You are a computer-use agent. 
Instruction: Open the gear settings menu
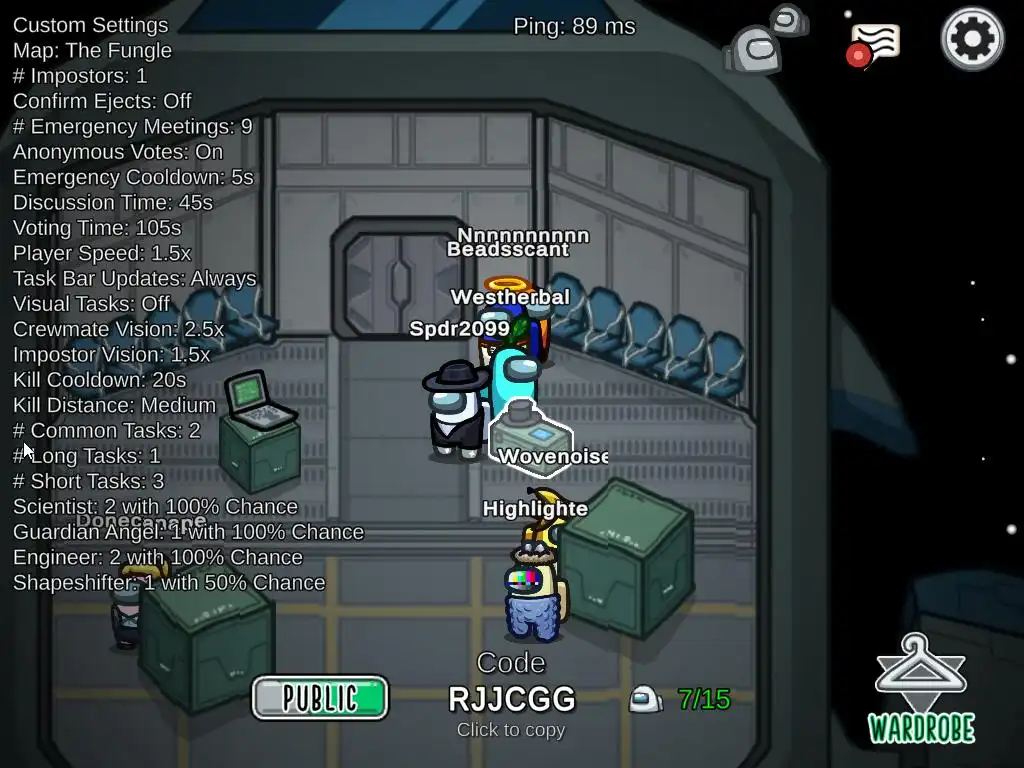pos(972,39)
